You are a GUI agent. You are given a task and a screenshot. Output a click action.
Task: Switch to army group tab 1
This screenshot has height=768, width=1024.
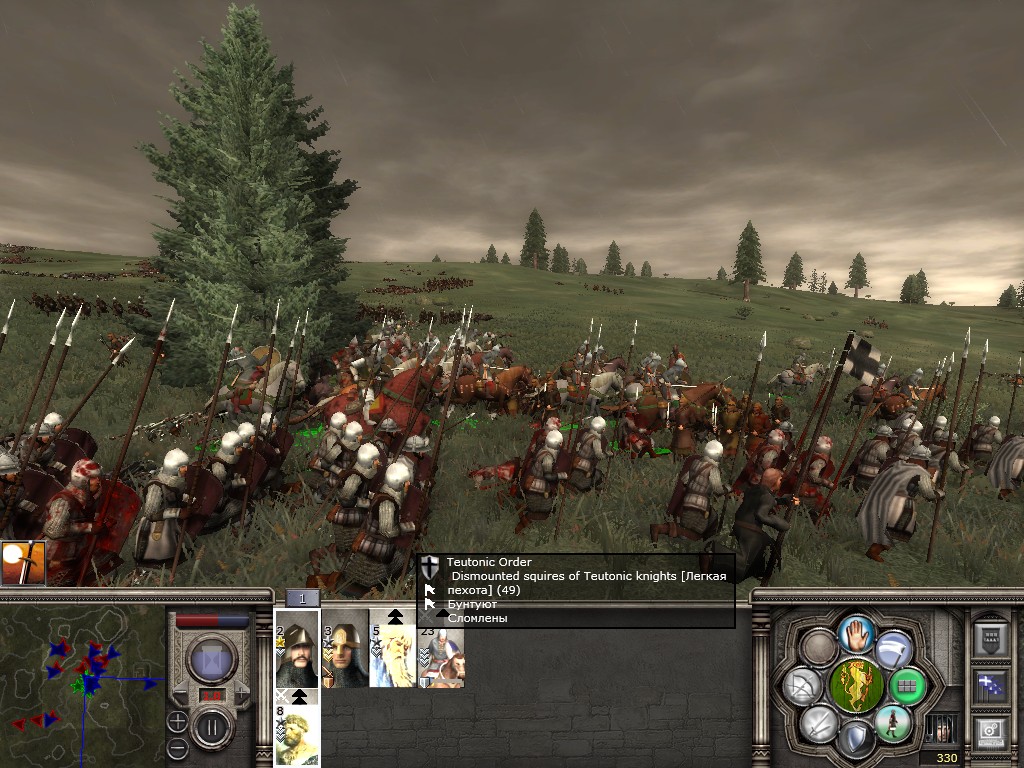click(303, 598)
